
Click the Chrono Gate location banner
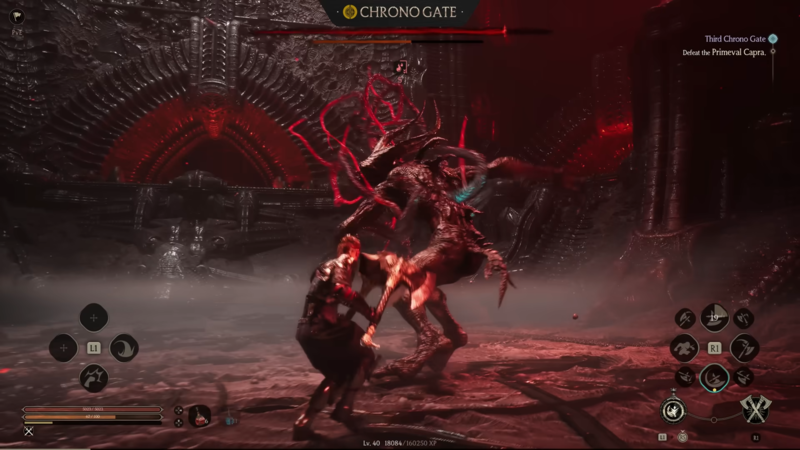tap(400, 12)
